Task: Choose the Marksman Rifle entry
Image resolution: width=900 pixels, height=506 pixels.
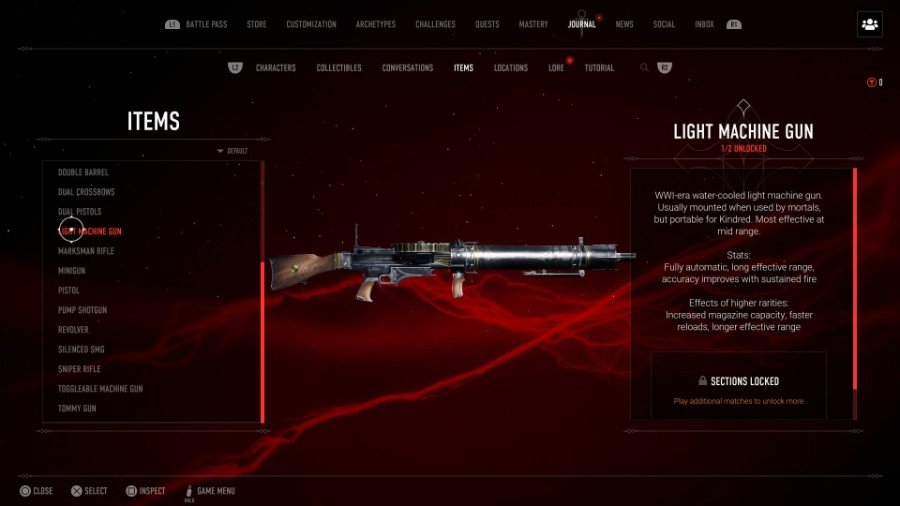Action: click(x=85, y=251)
